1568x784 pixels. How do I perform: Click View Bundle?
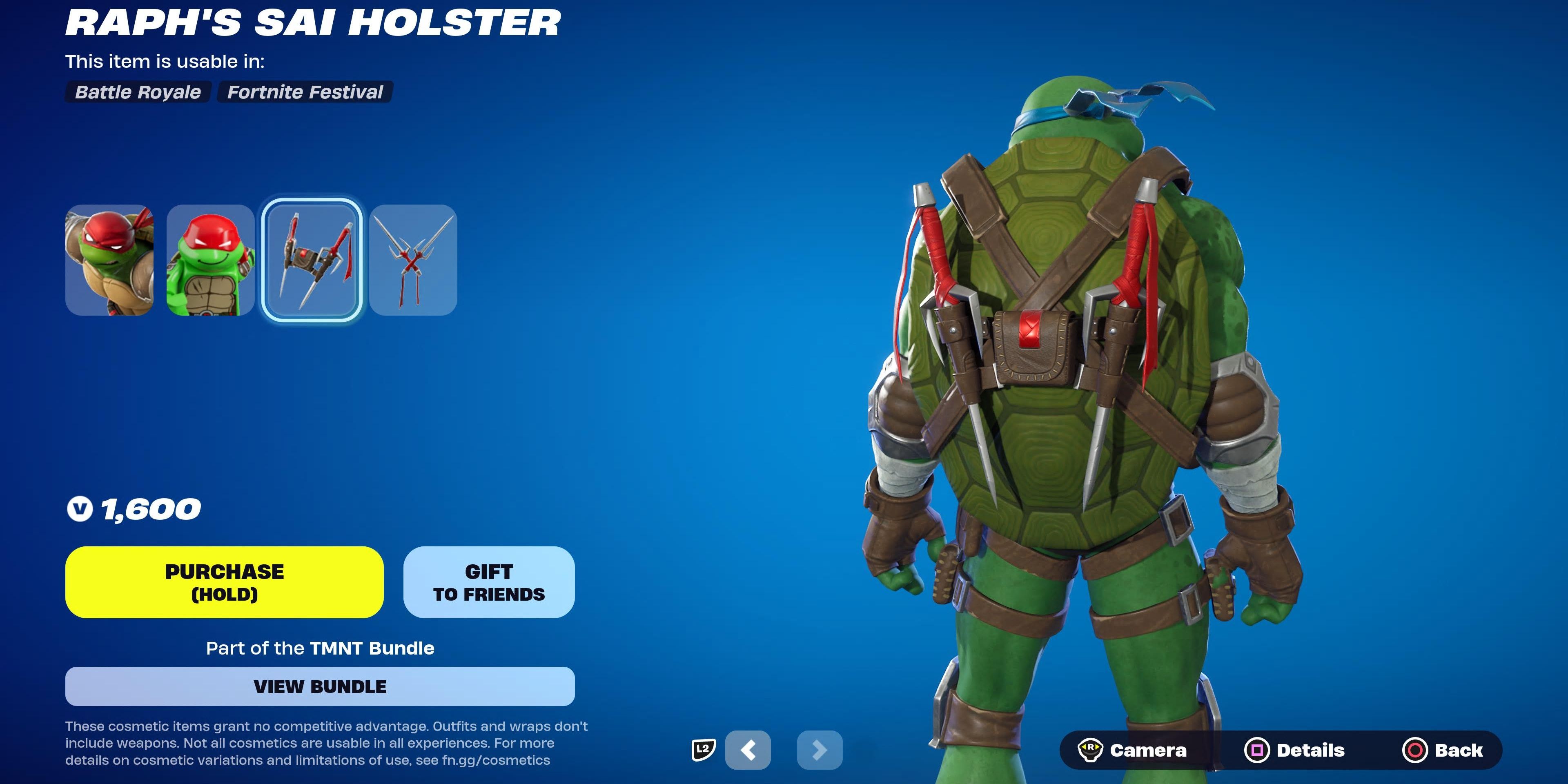click(x=321, y=686)
